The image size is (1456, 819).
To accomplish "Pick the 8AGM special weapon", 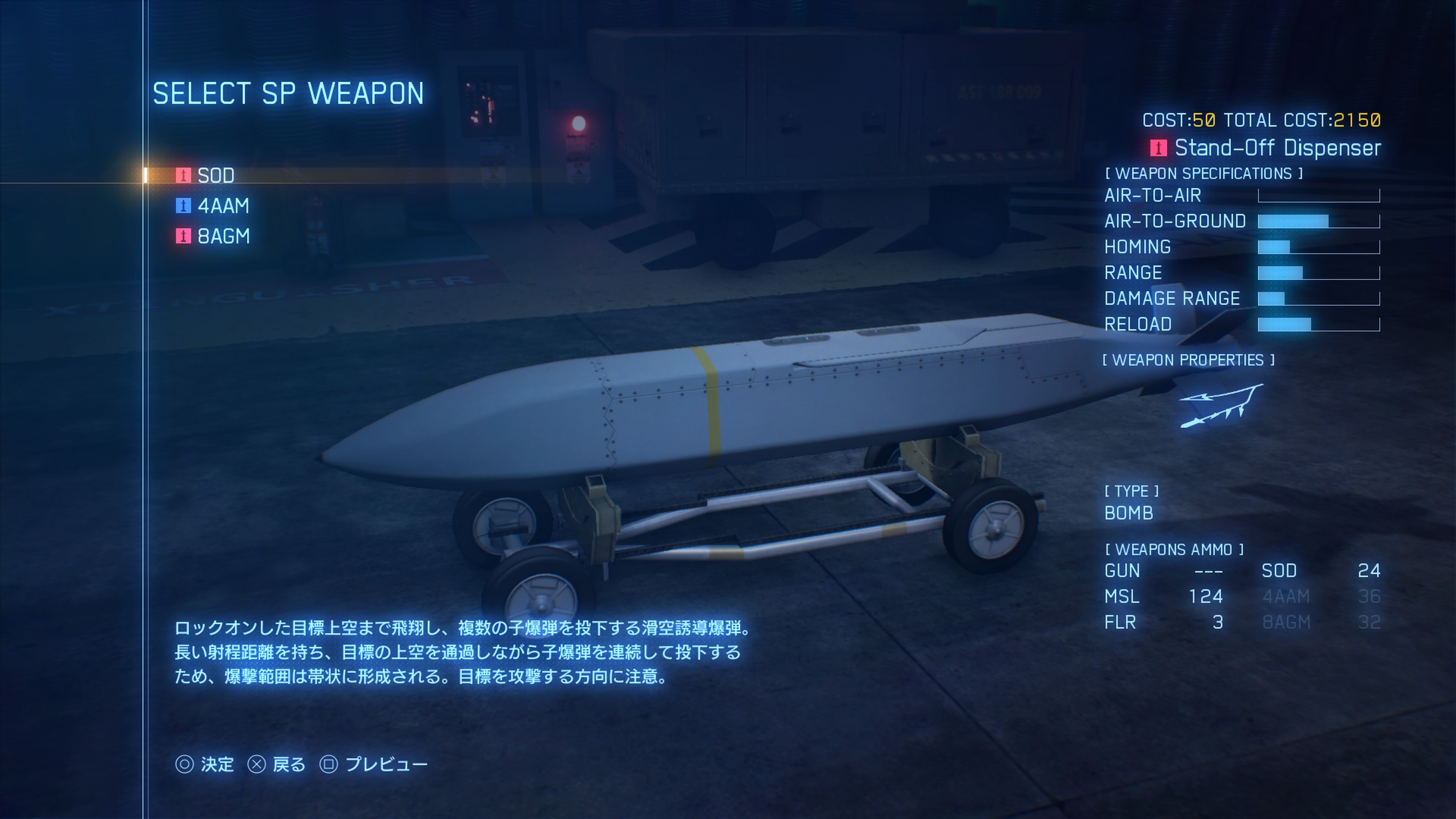I will click(x=223, y=236).
